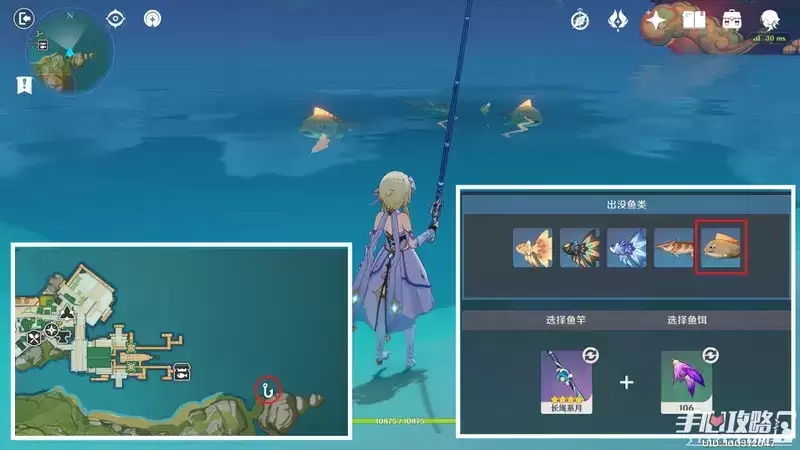Click the eye icon right of the minimap
The image size is (800, 450).
pos(116,18)
